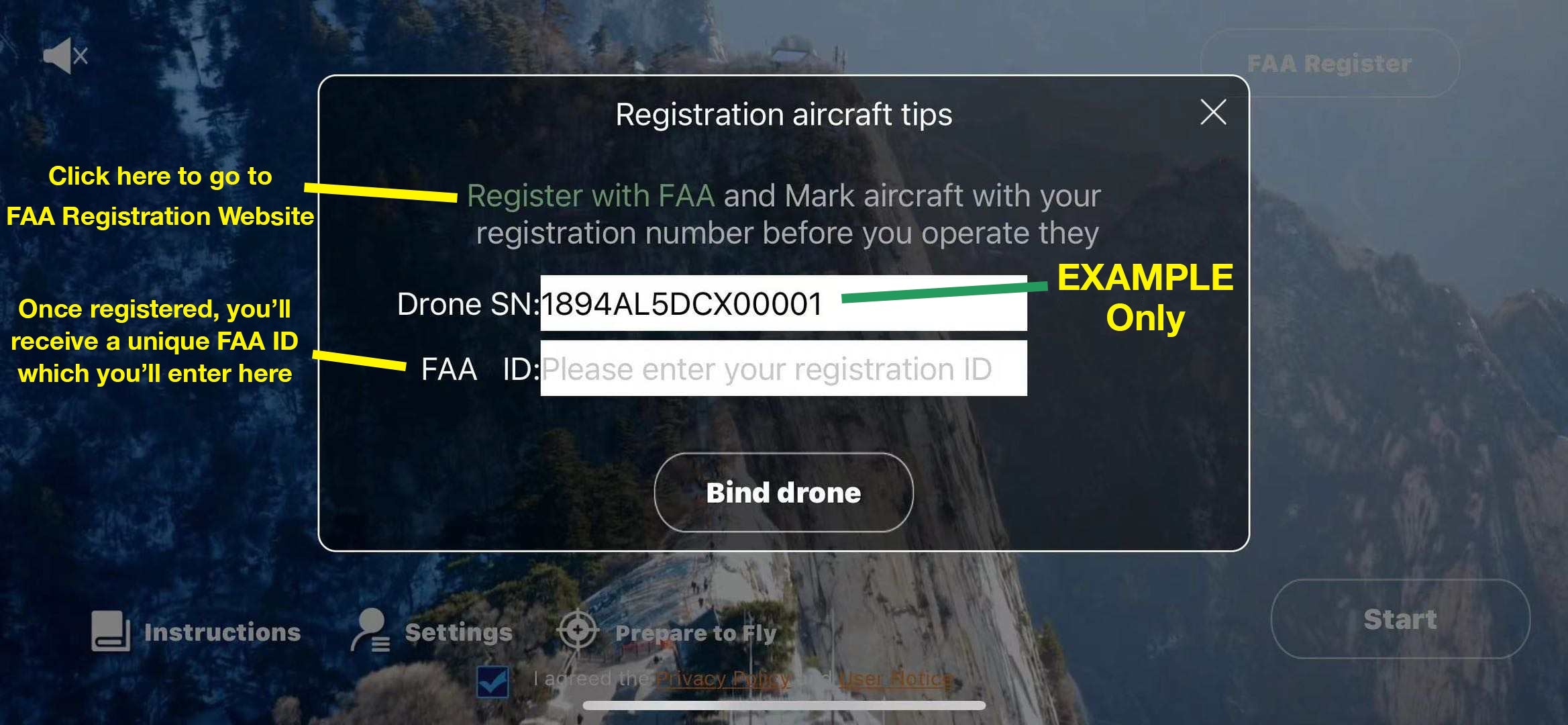Image resolution: width=1568 pixels, height=725 pixels.
Task: View the Privacy Policy link
Action: pos(723,679)
